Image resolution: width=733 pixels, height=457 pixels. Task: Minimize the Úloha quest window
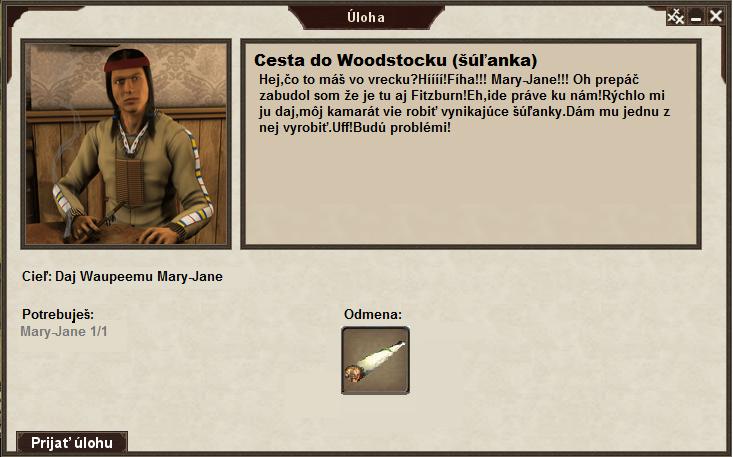(x=696, y=16)
